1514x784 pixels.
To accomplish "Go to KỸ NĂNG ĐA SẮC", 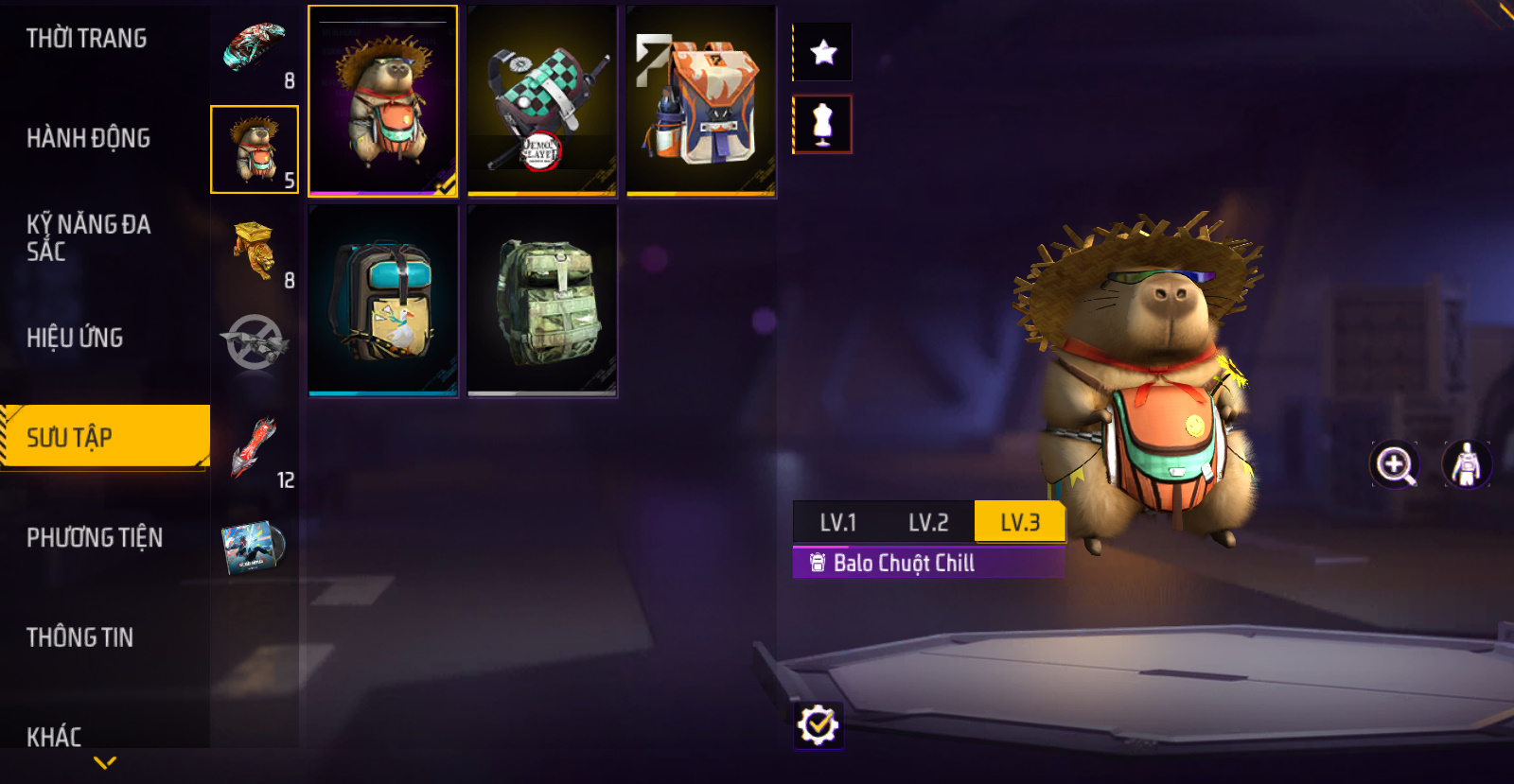I will point(89,237).
